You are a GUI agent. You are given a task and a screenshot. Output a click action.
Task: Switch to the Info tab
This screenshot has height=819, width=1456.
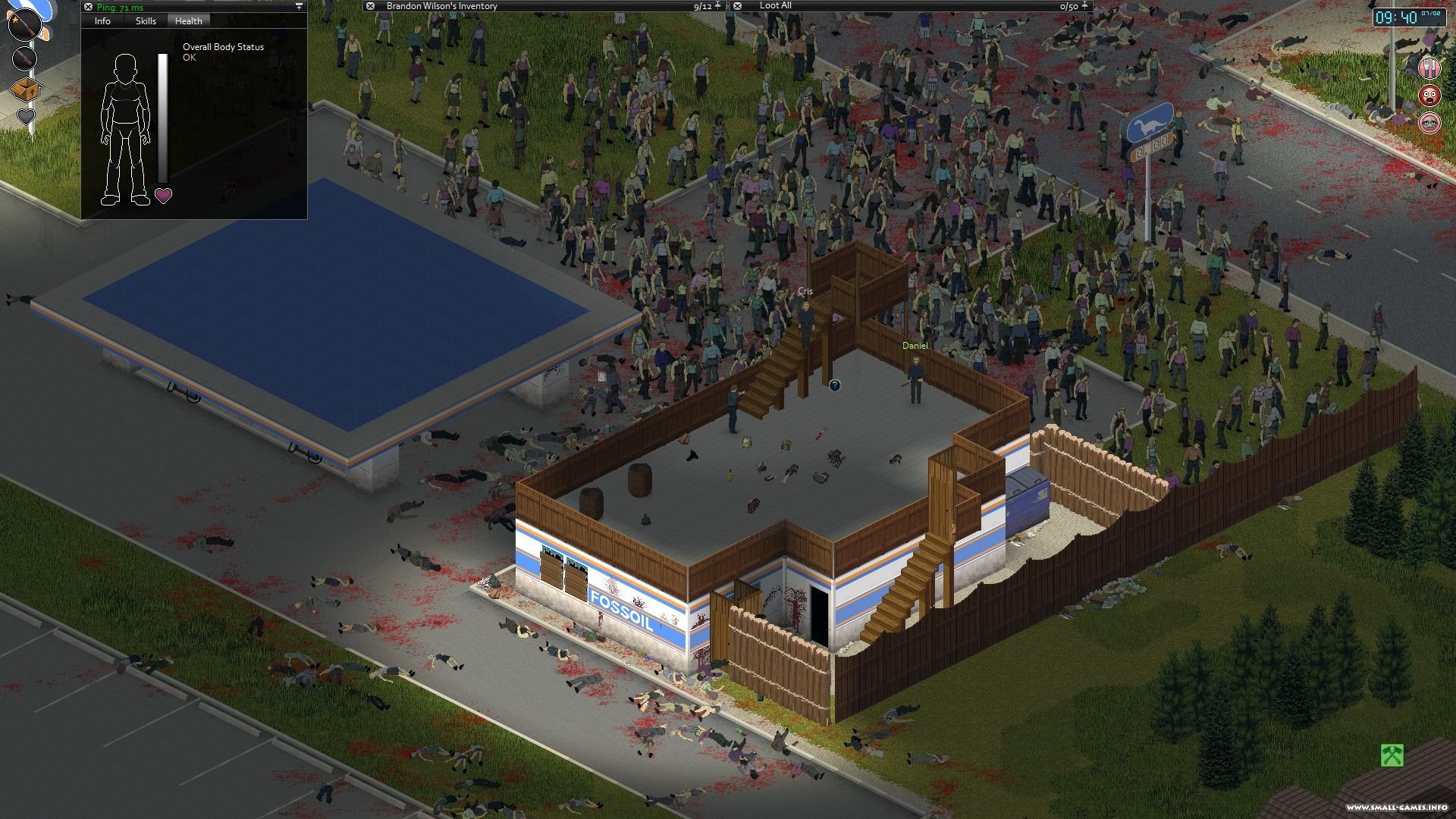[x=102, y=21]
